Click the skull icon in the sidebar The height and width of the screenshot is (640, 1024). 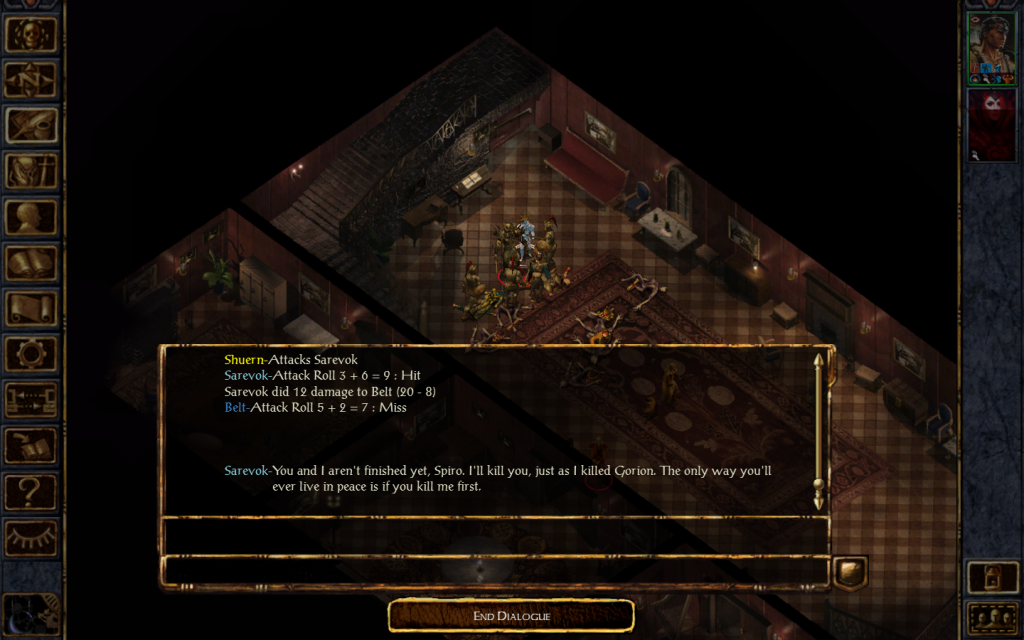pyautogui.click(x=31, y=33)
